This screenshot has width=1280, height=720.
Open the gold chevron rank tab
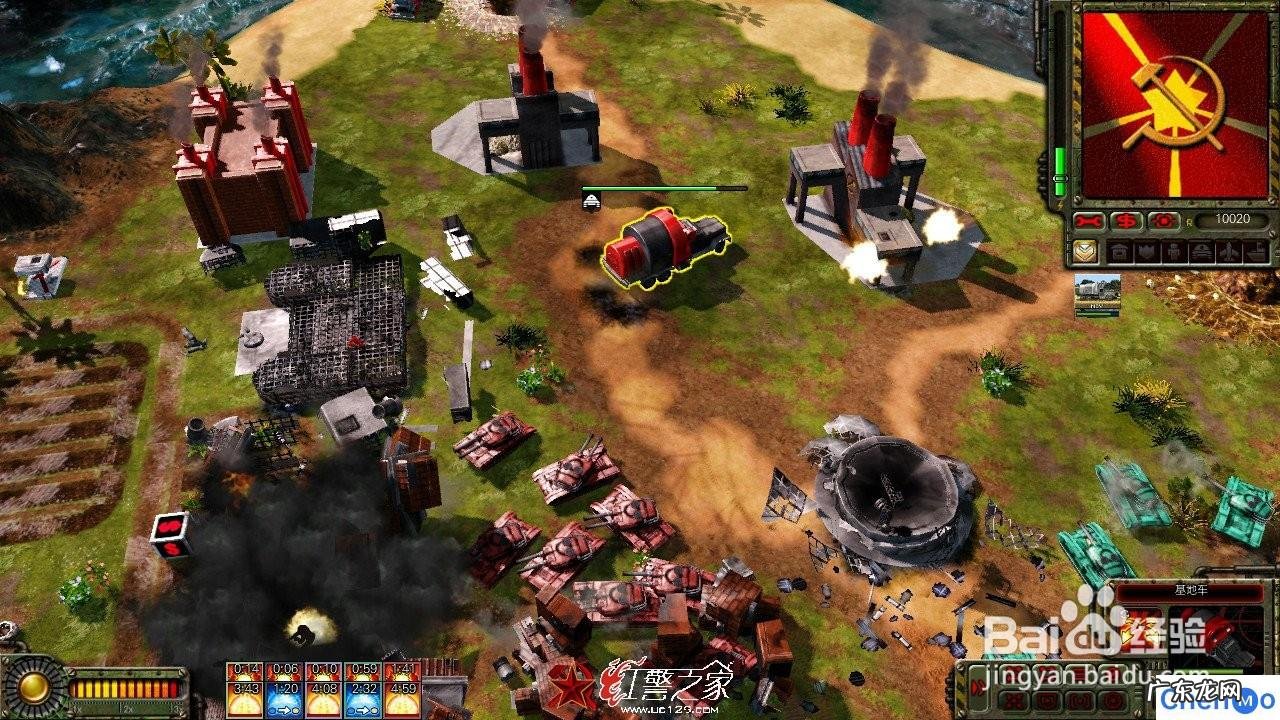[1085, 252]
